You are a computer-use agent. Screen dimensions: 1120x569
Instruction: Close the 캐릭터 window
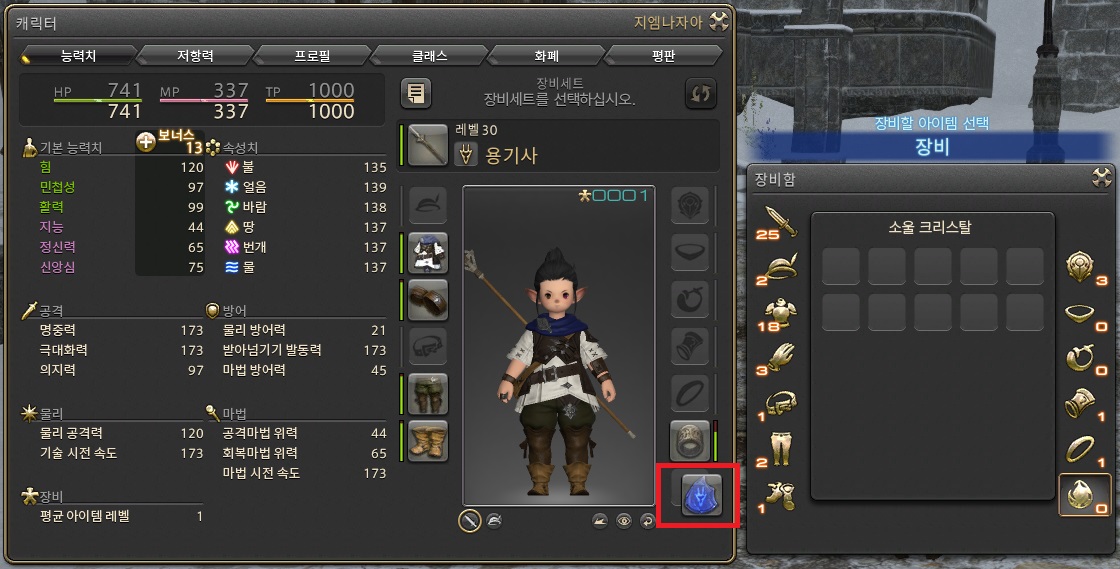(x=720, y=22)
